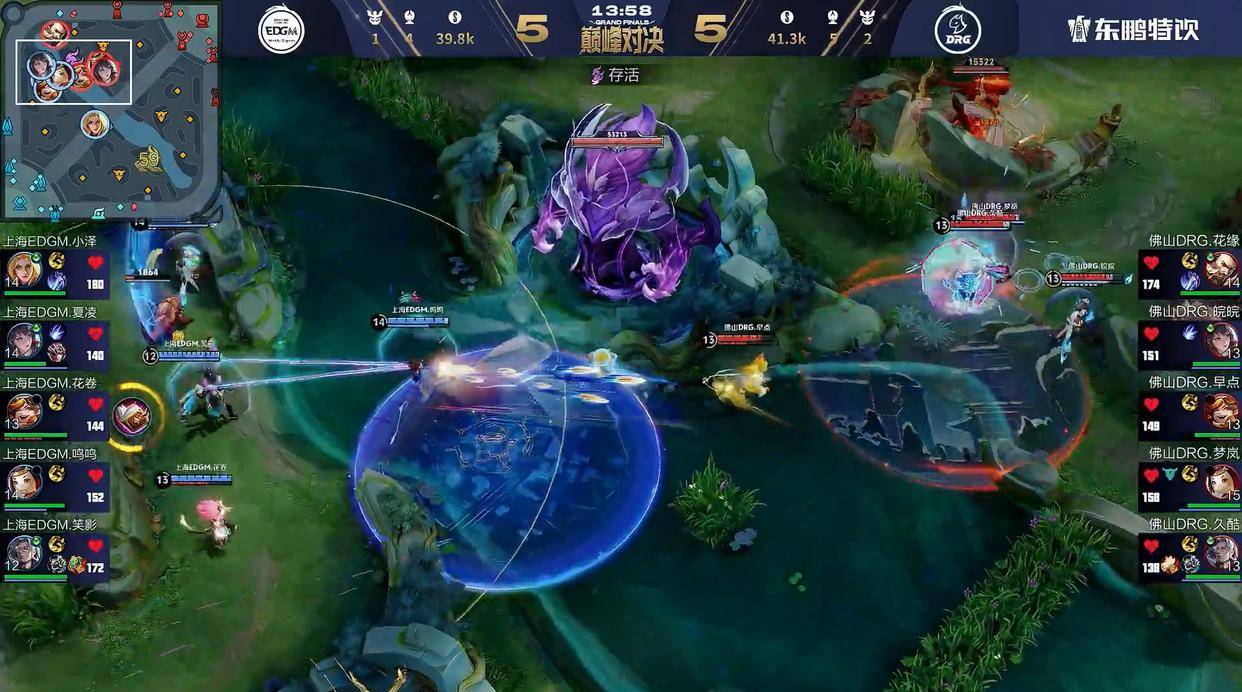Open the 东鹏特饮 sponsor banner

[1133, 29]
